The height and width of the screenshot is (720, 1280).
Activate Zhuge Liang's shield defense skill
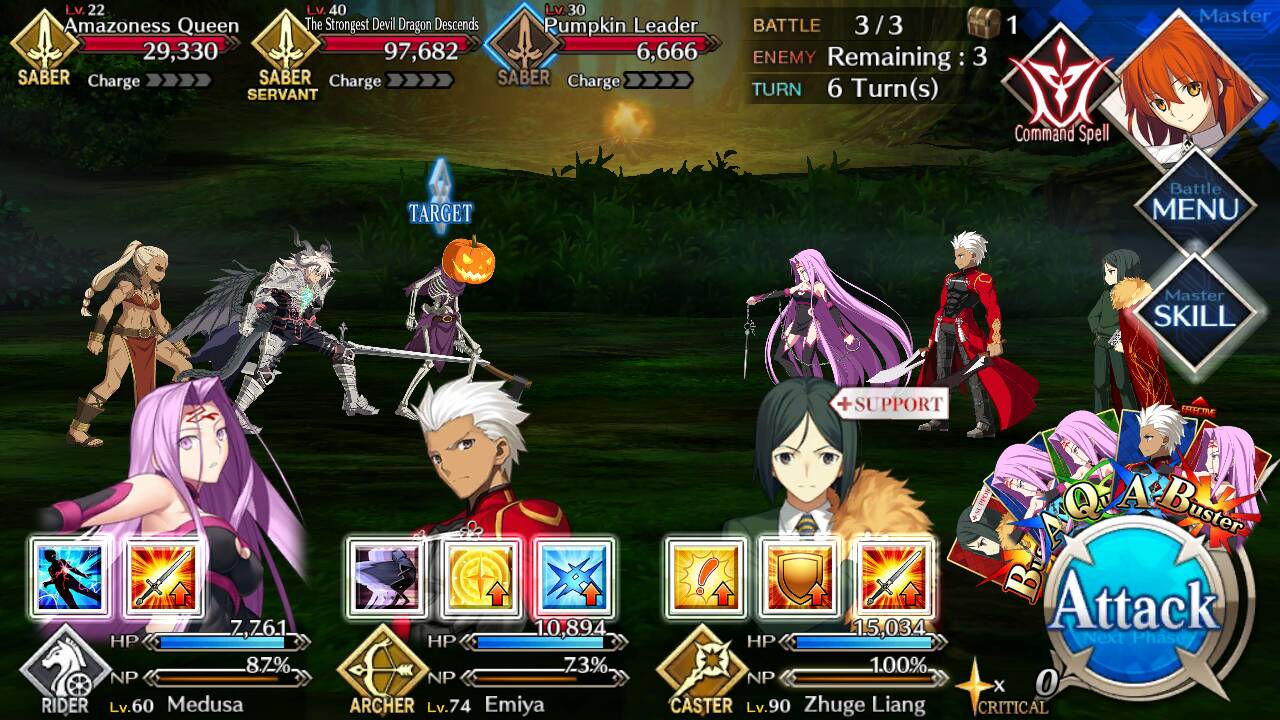799,578
